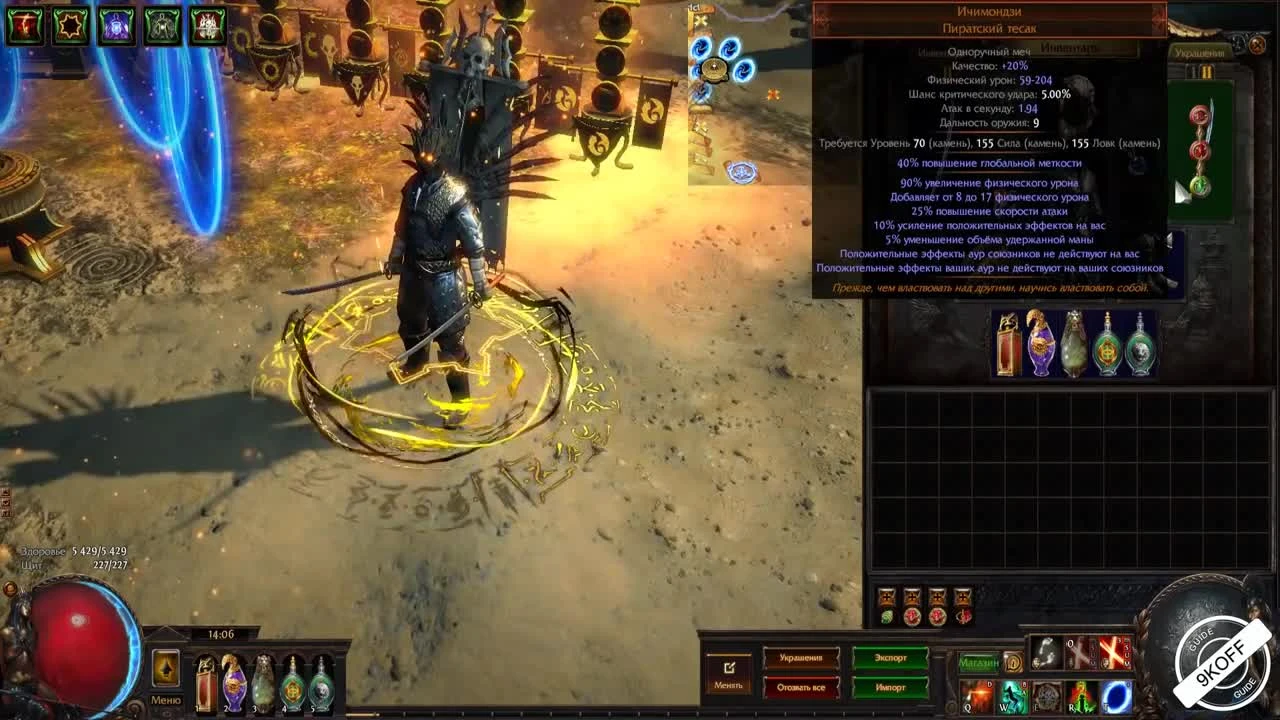This screenshot has height=720, width=1280.
Task: Click the gold coin currency icon beside Магазин
Action: click(1012, 662)
